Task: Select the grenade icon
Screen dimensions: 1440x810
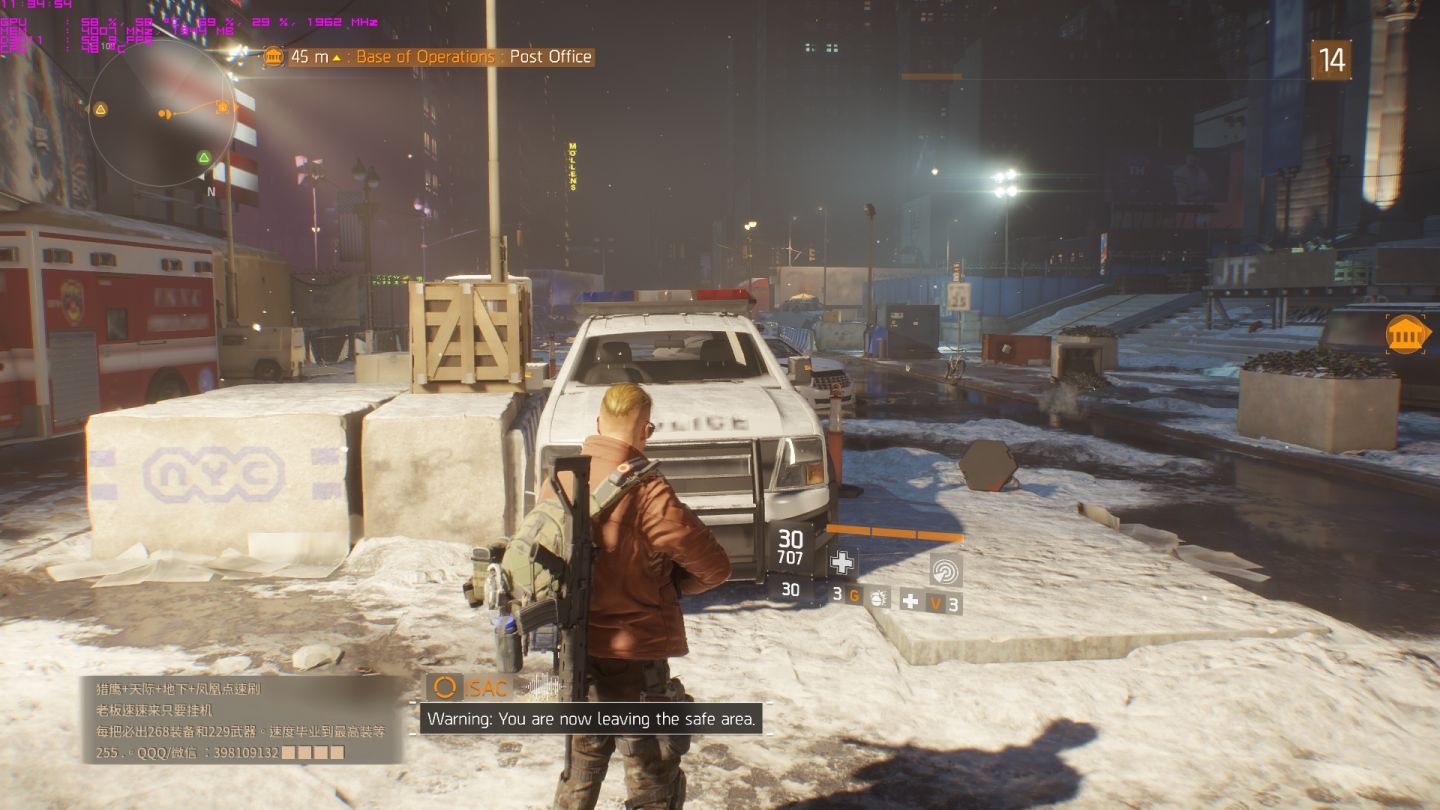Action: point(879,597)
